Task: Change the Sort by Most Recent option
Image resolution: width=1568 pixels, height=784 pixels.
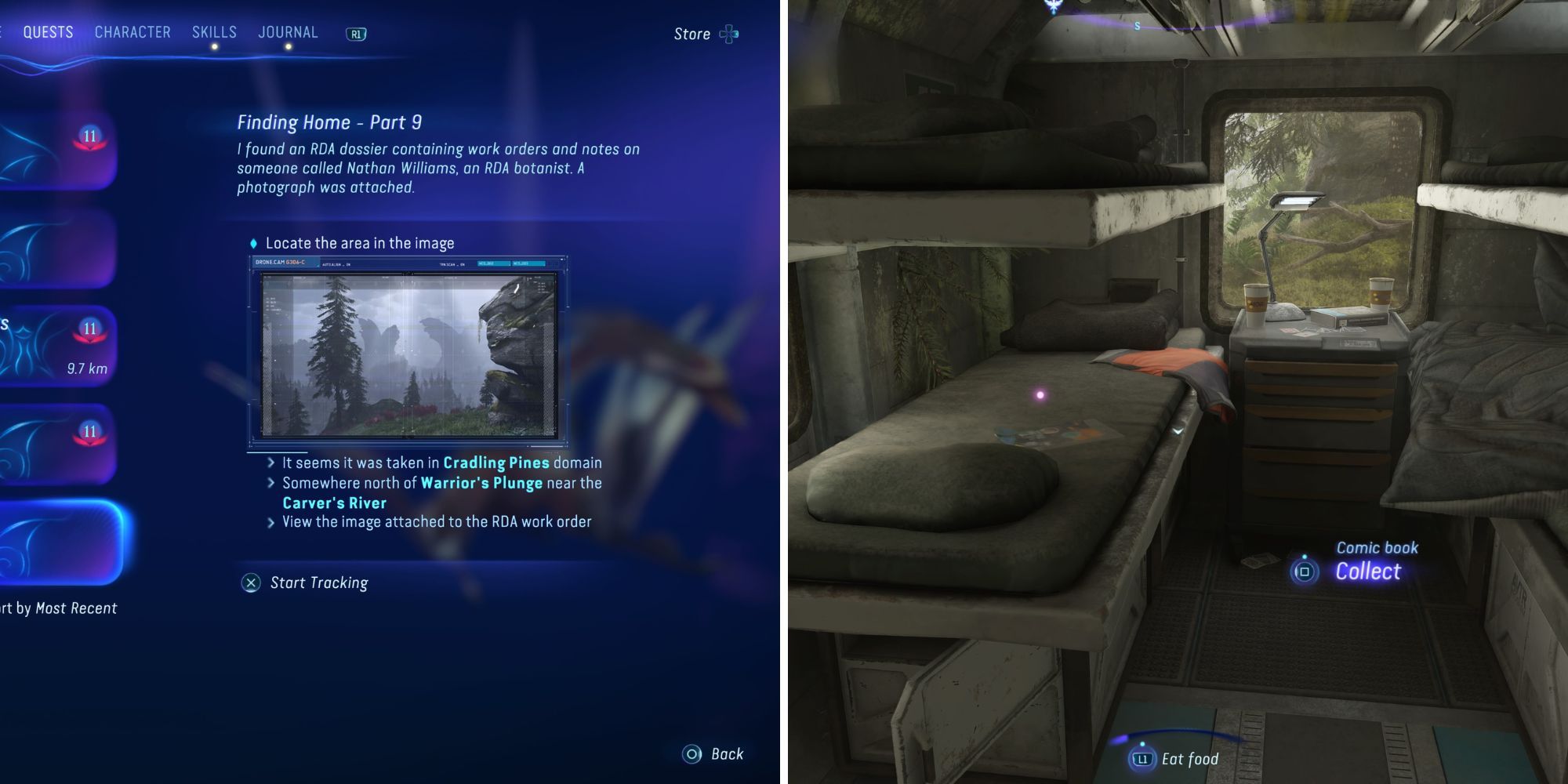Action: click(x=59, y=608)
